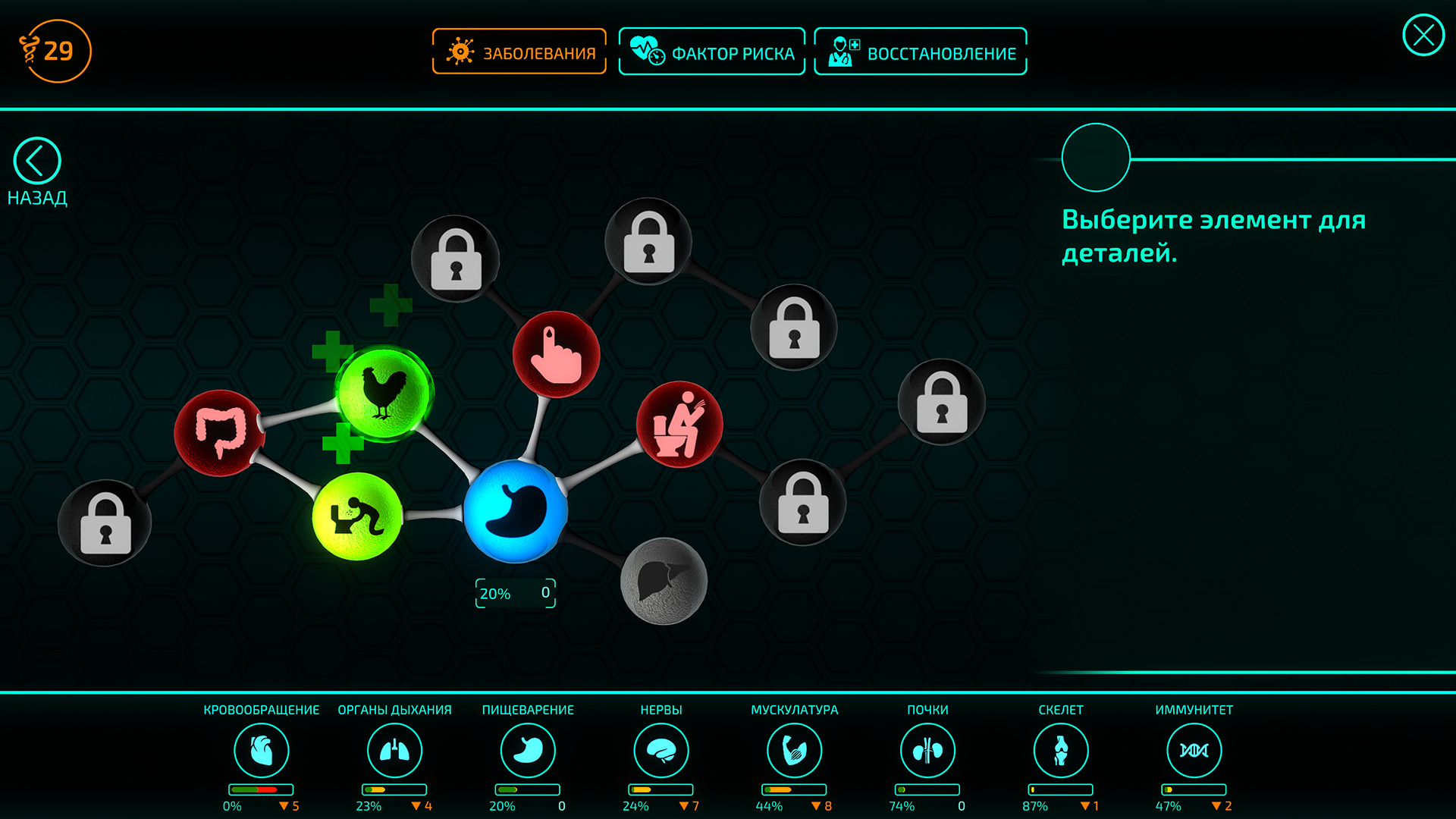The width and height of the screenshot is (1456, 819).
Task: Unlock the top-left padlock node
Action: 457,258
